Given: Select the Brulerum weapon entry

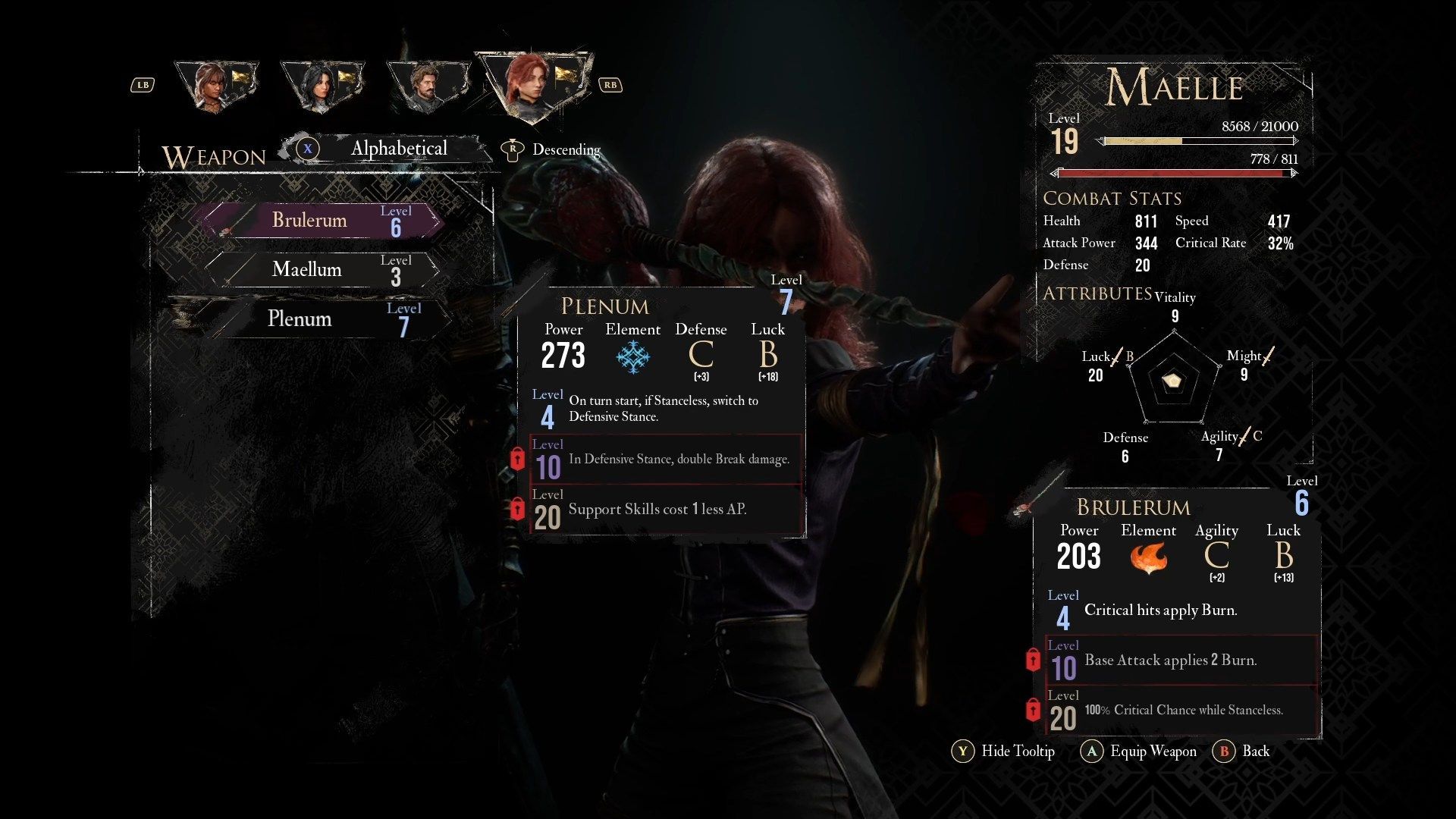Looking at the screenshot, I should coord(322,221).
